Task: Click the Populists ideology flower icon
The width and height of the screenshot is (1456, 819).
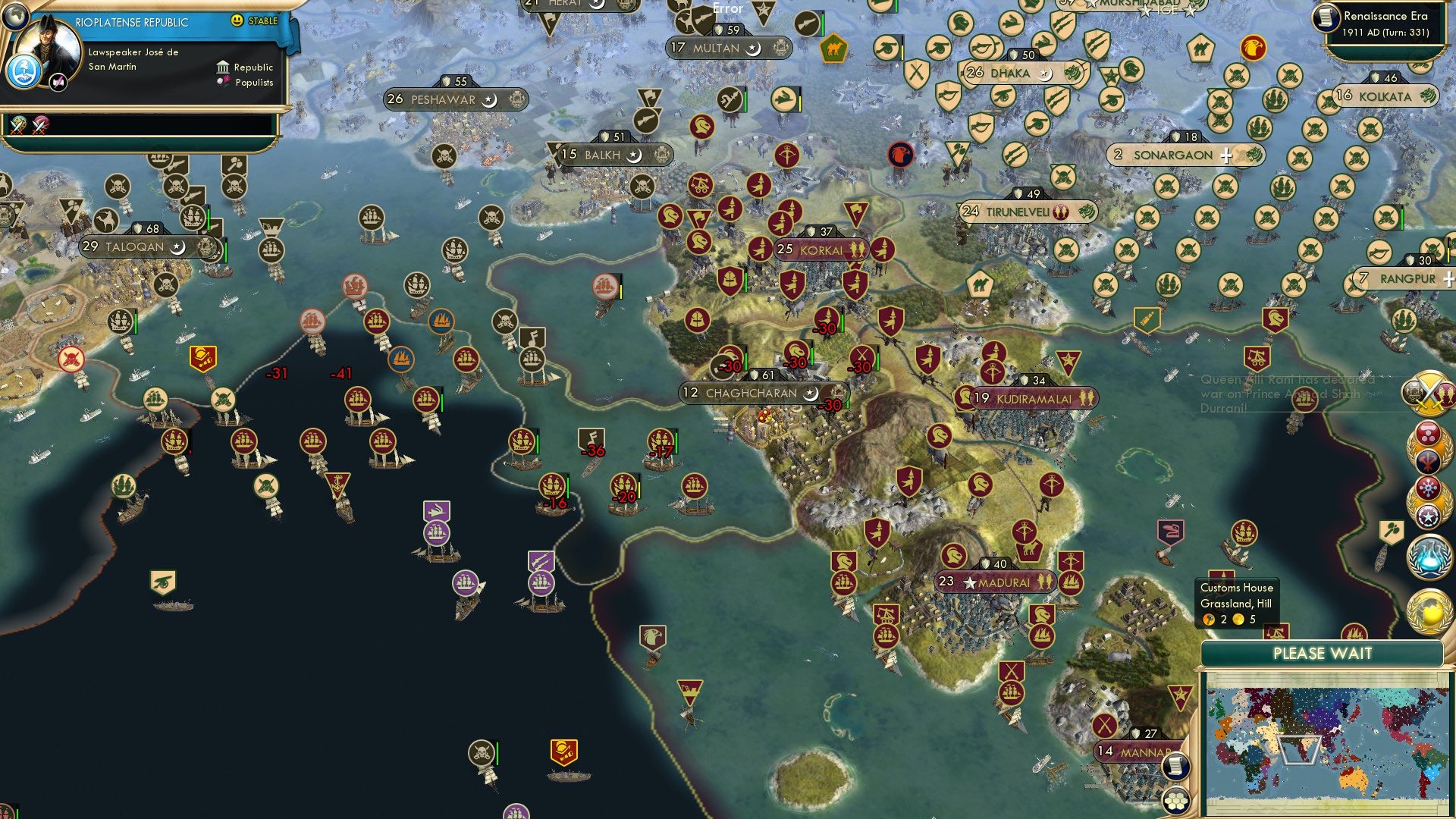Action: [221, 82]
